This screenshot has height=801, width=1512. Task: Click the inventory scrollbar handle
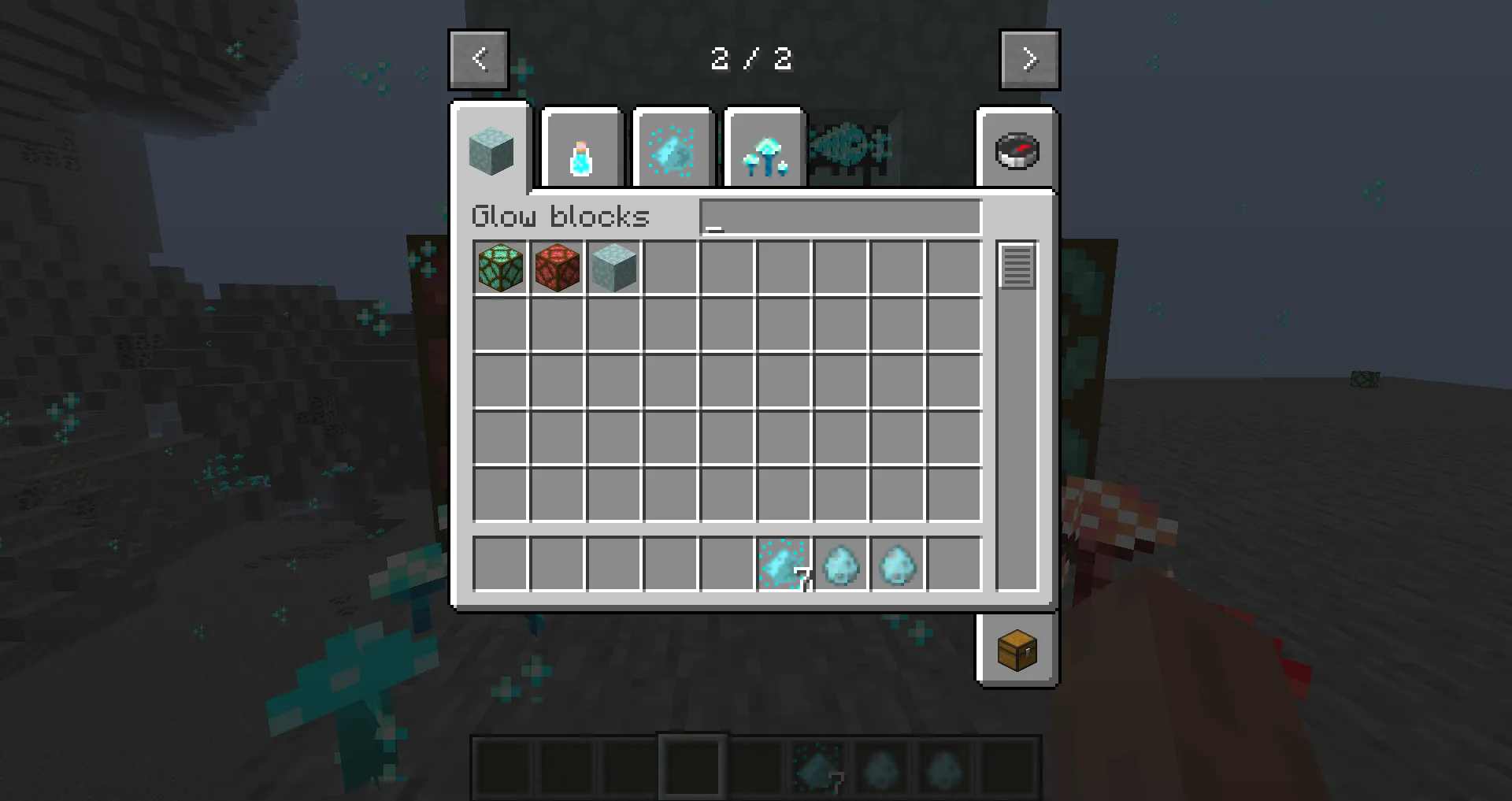[x=1017, y=268]
